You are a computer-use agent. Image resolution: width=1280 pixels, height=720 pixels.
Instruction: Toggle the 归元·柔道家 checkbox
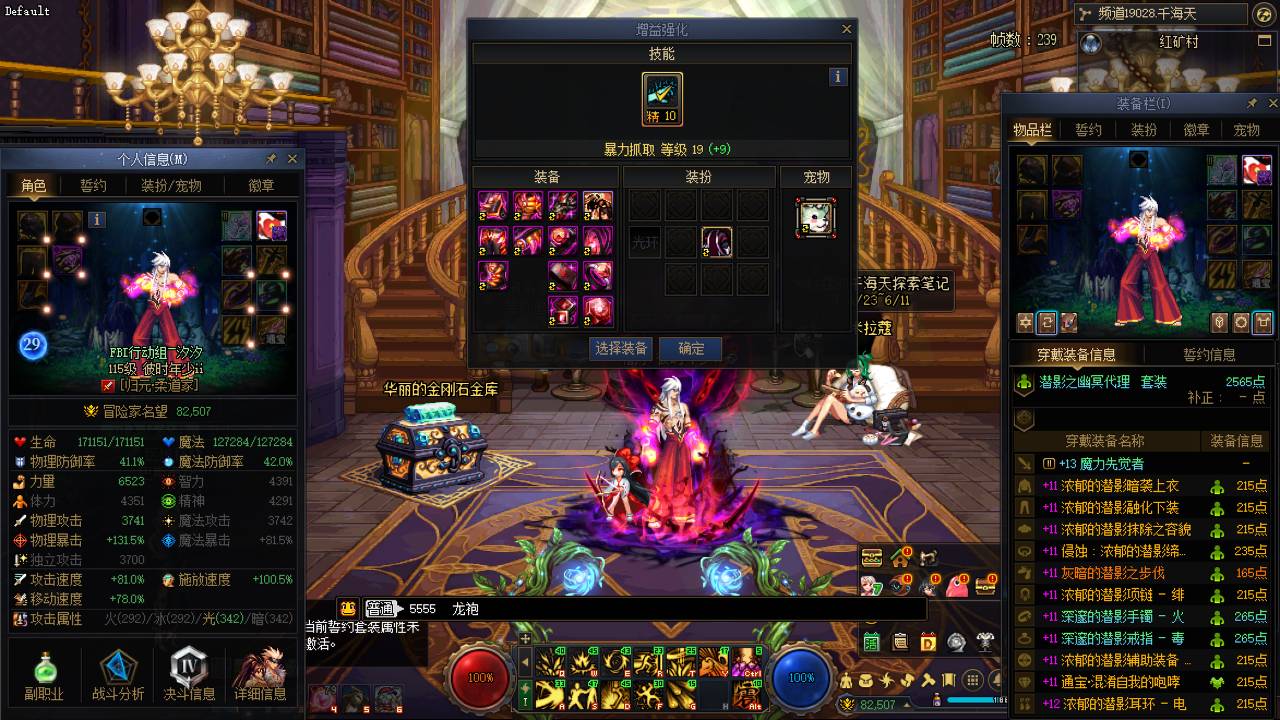tap(108, 385)
